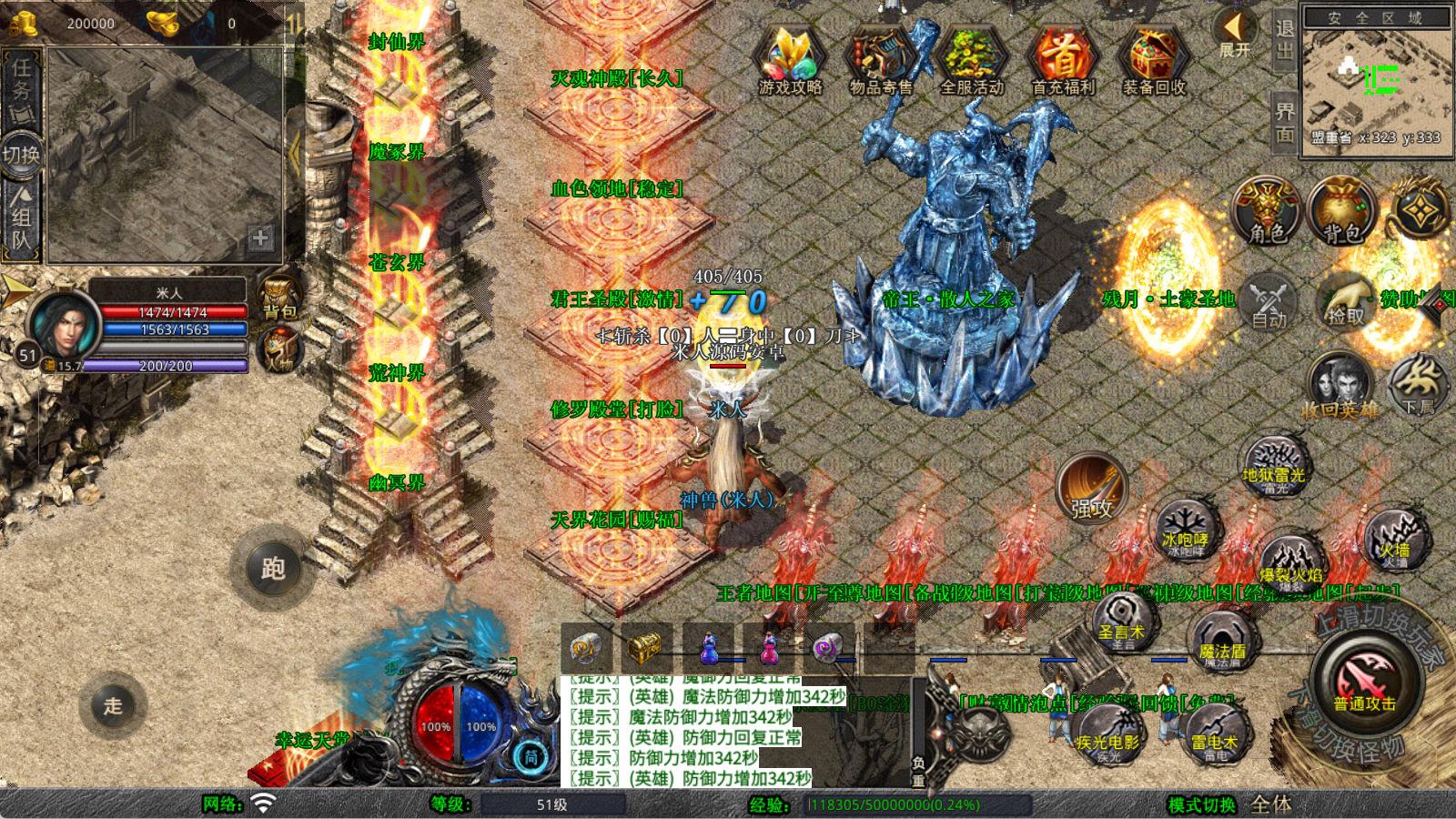Click the 模式切换 attack mode switch
Screen dimensions: 1456x819
pos(1202,804)
